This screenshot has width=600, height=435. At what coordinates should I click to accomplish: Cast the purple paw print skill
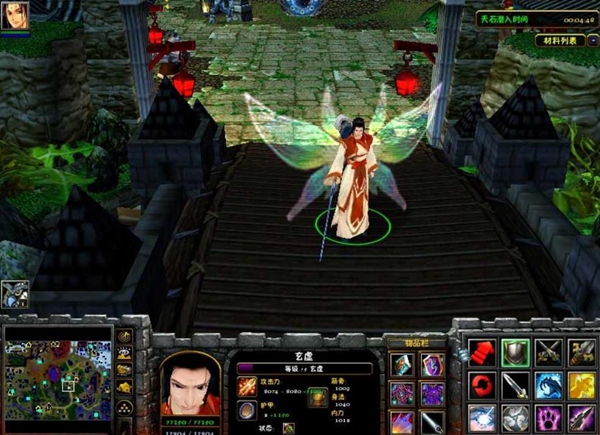click(549, 417)
